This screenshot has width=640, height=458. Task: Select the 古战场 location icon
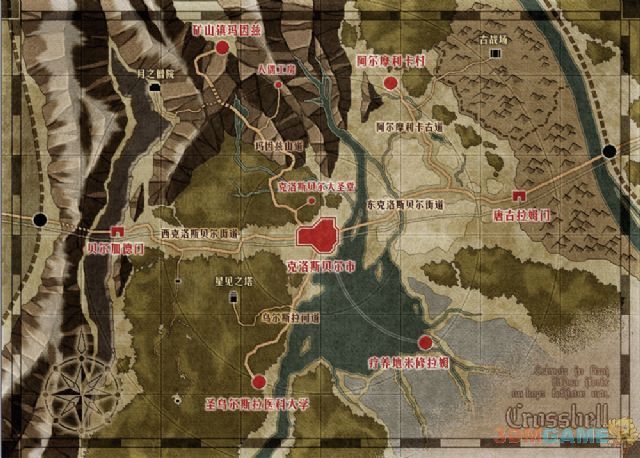(490, 54)
